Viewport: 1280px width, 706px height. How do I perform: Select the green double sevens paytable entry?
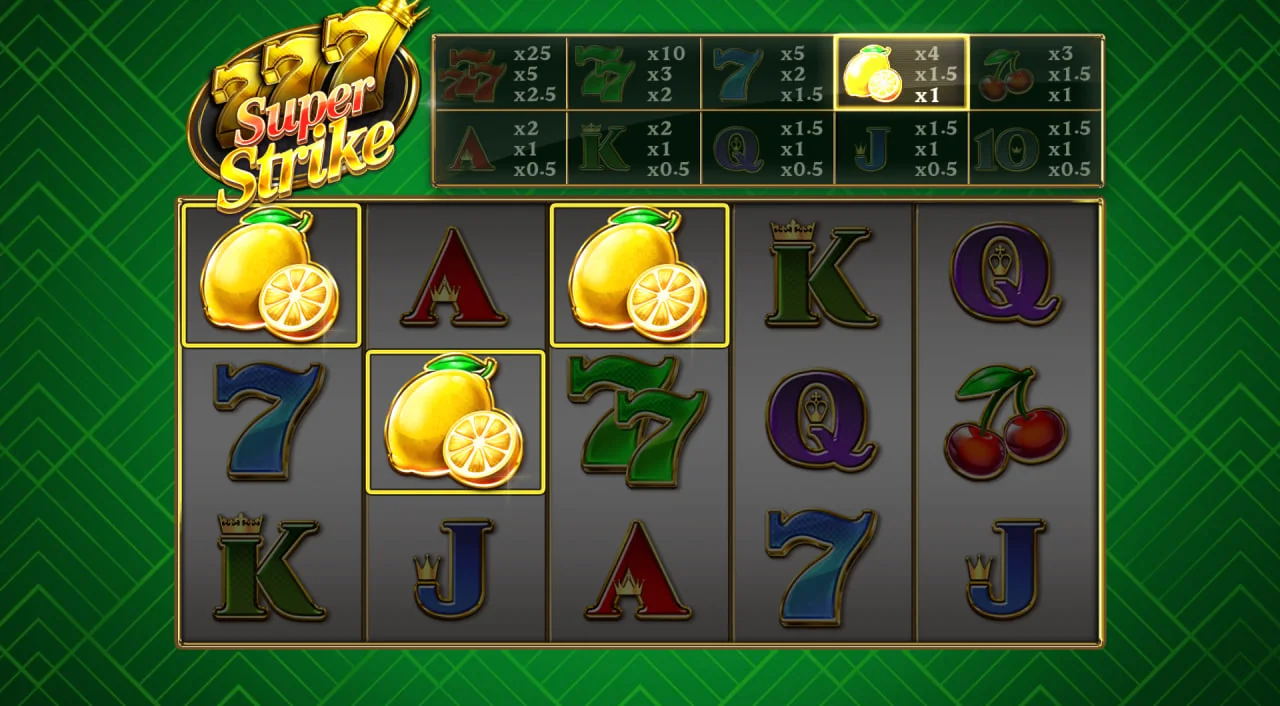634,74
